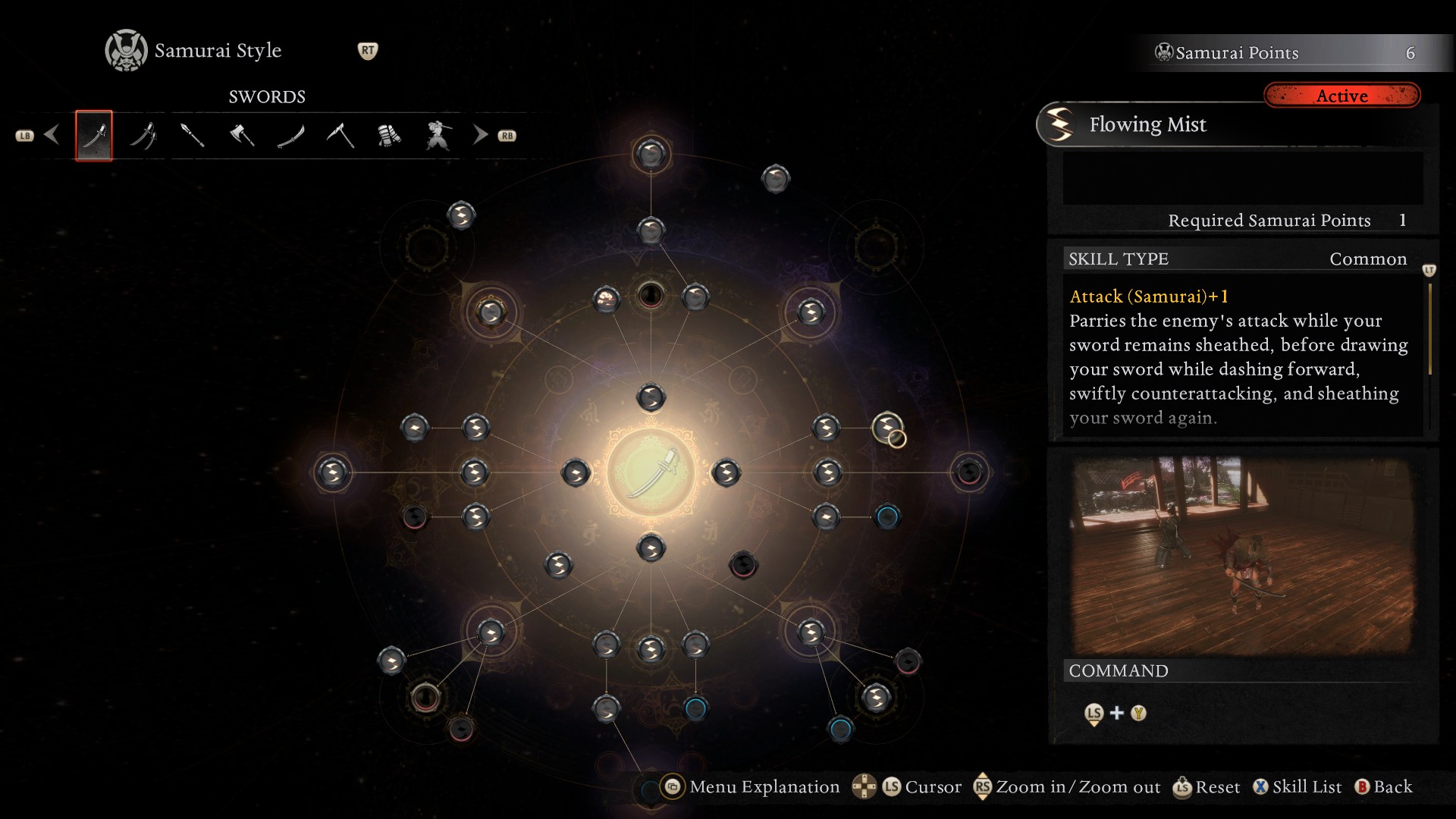Screen dimensions: 1456x819
Task: Select the leftmost skill node on the horizontal line
Action: 332,472
